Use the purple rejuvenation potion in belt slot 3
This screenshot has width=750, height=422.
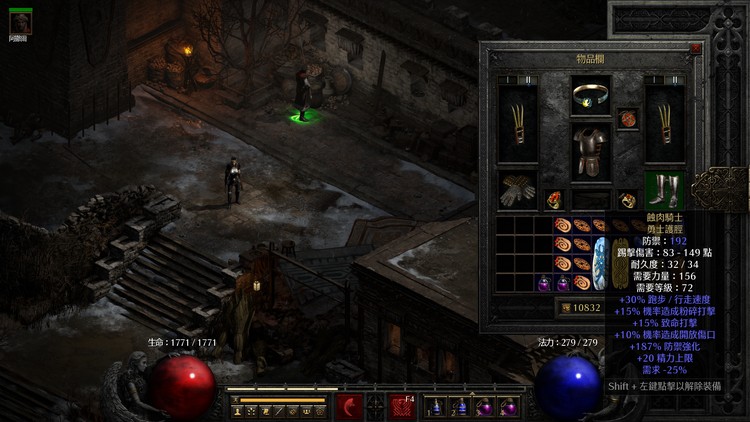point(483,407)
